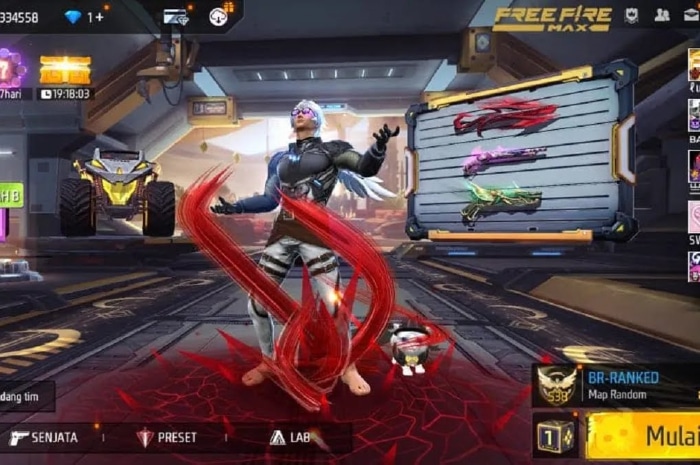700x465 pixels.
Task: Open the cloud download center icon
Action: click(219, 15)
